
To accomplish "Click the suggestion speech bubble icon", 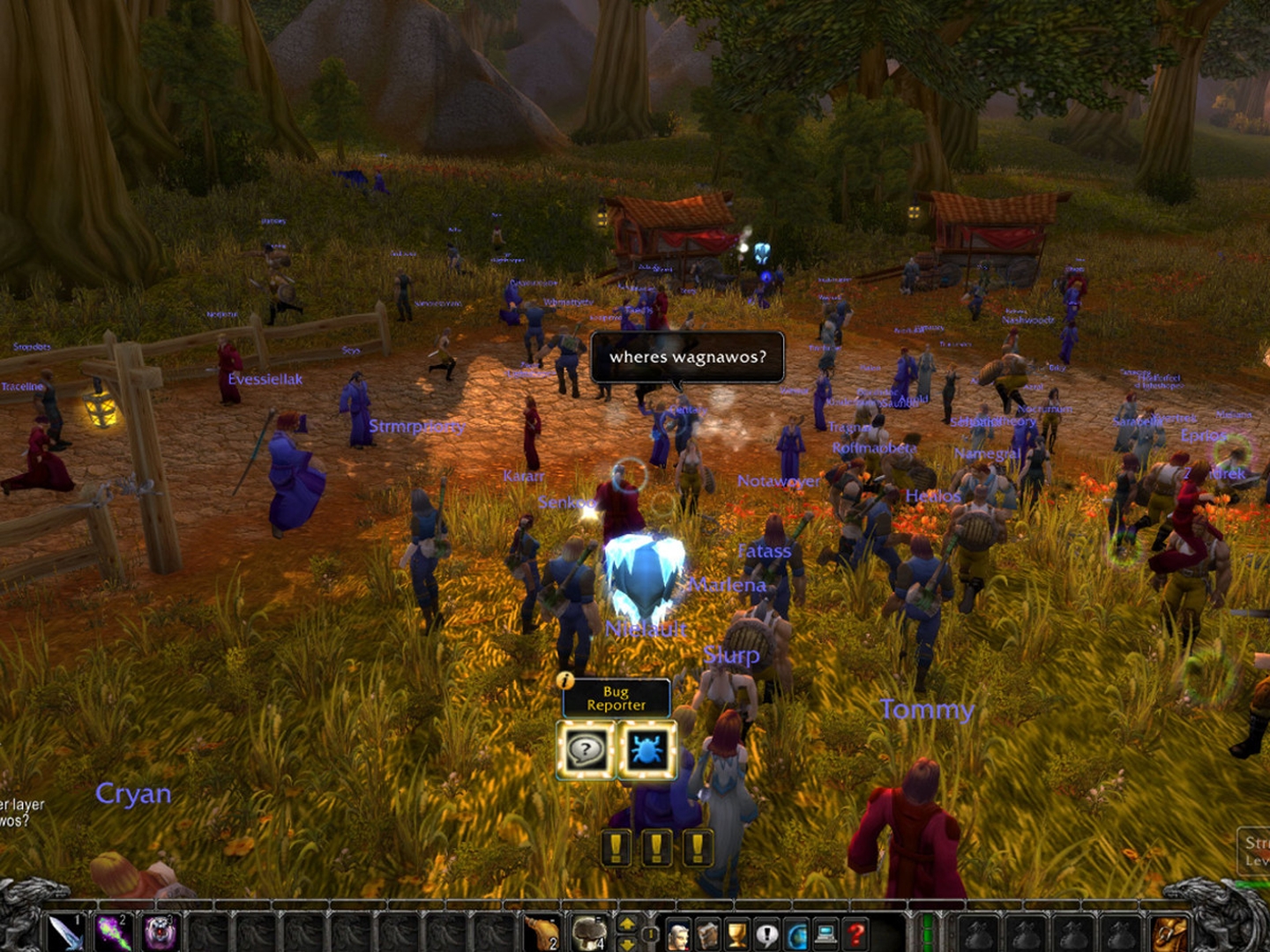I will 586,750.
